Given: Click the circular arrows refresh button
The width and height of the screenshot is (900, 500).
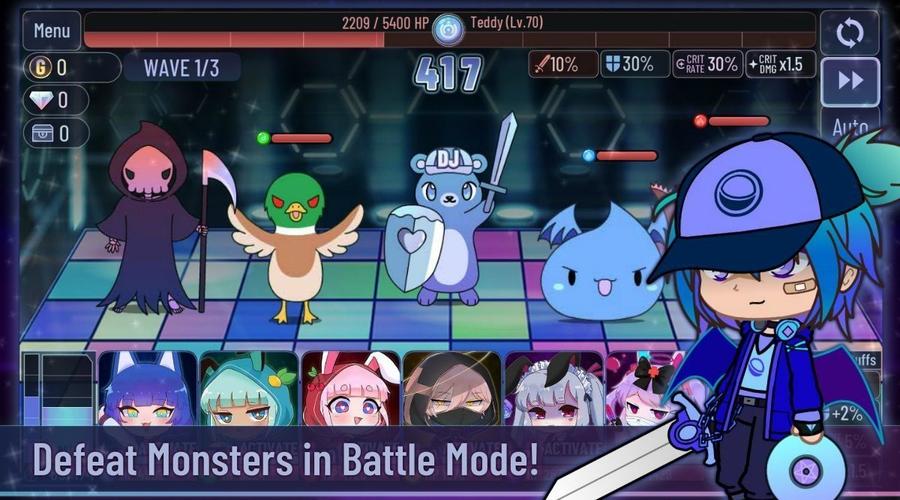Looking at the screenshot, I should coord(849,32).
